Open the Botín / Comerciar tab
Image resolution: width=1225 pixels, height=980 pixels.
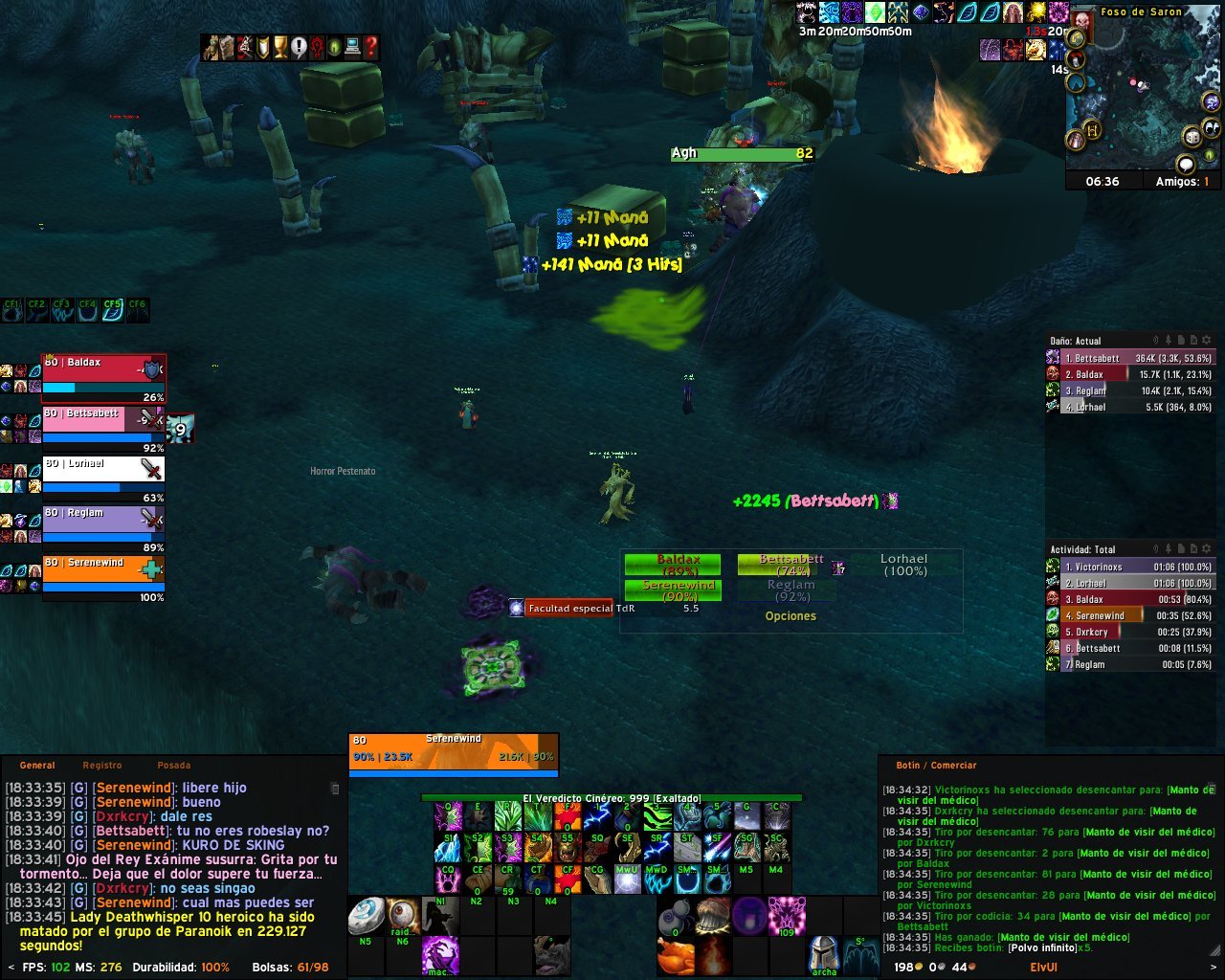(x=936, y=766)
